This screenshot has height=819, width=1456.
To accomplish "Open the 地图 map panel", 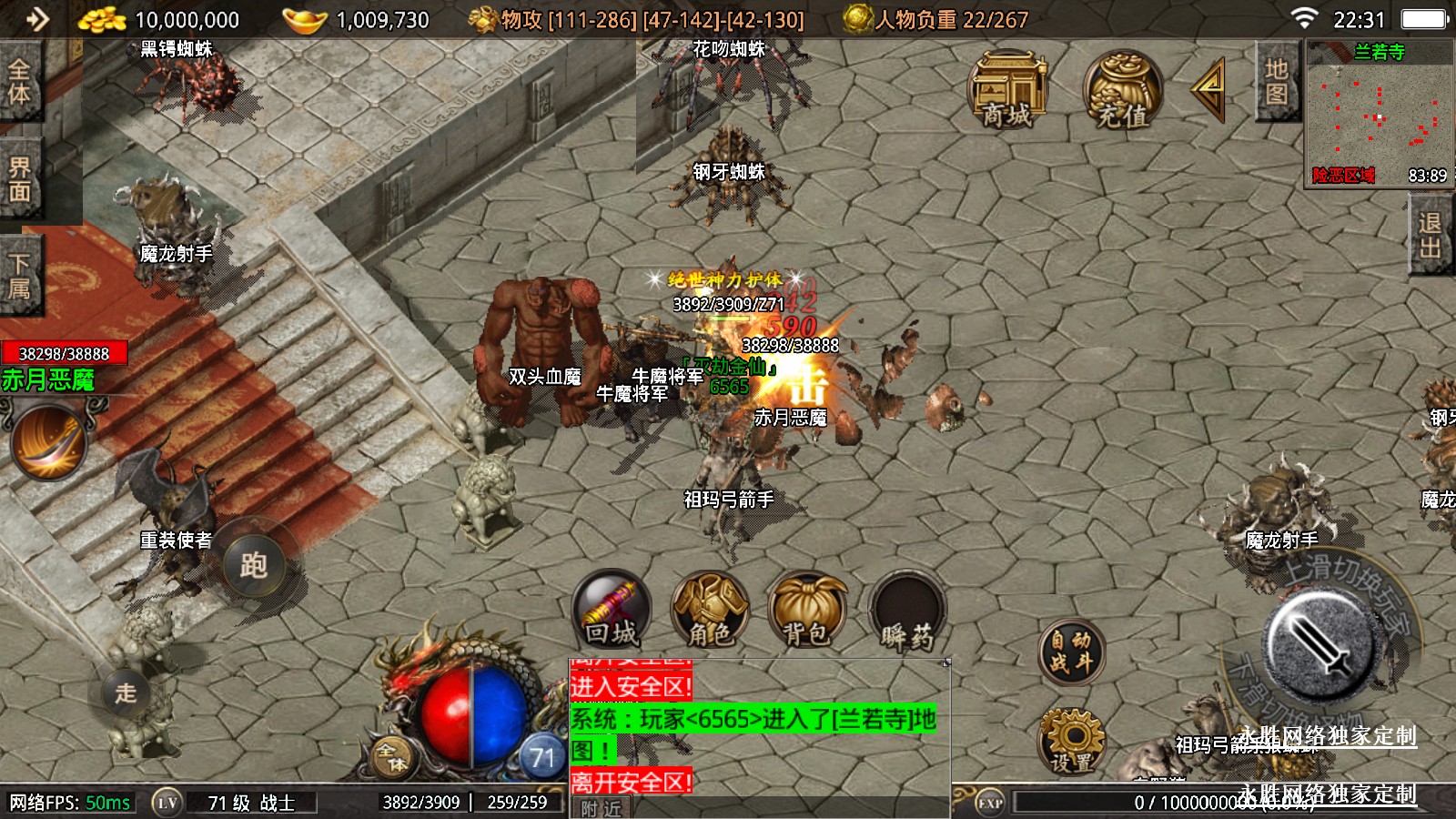I will point(1276,82).
